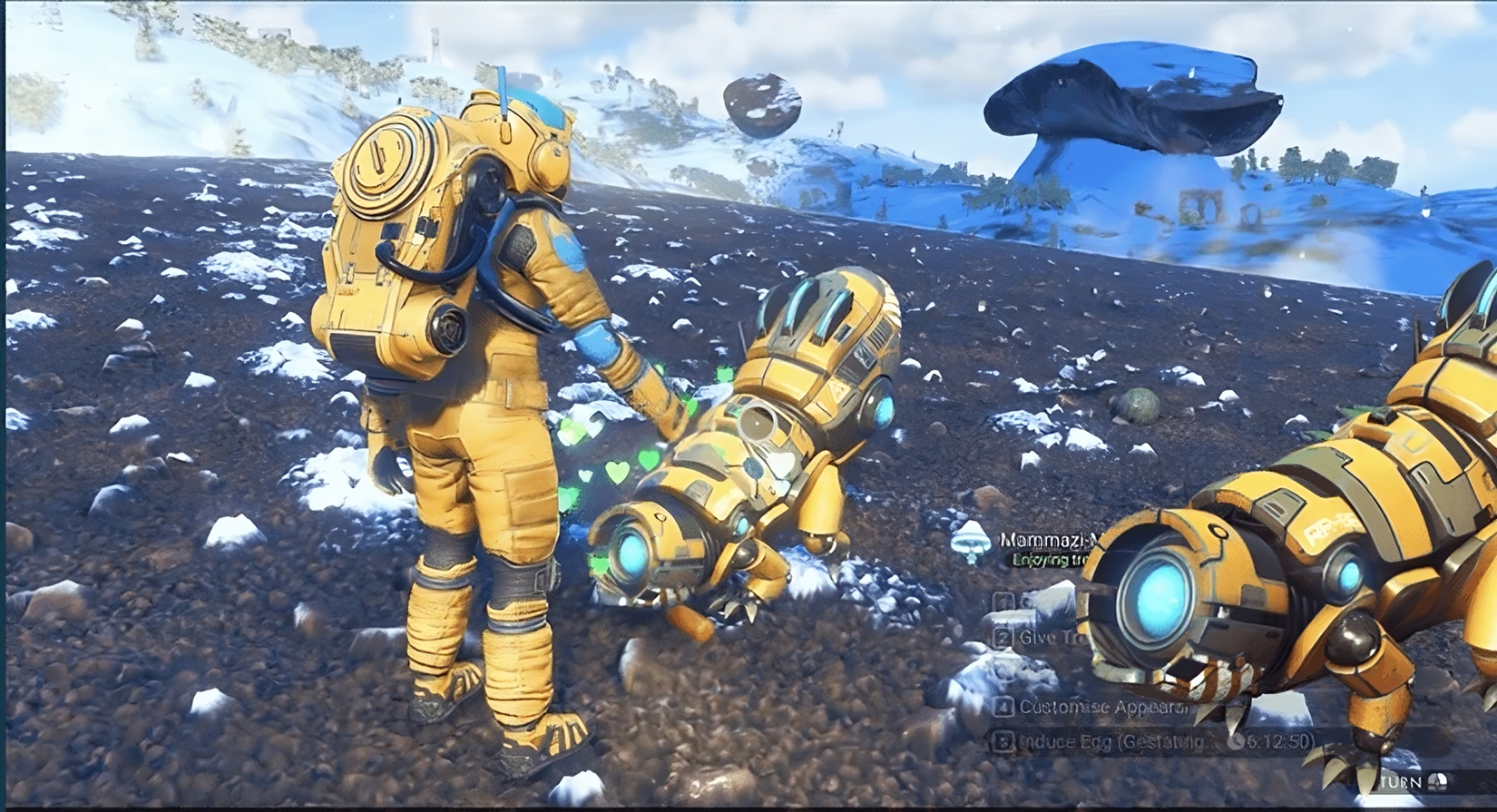Choose the Give Treat option
This screenshot has height=812, width=1497.
tap(1042, 638)
